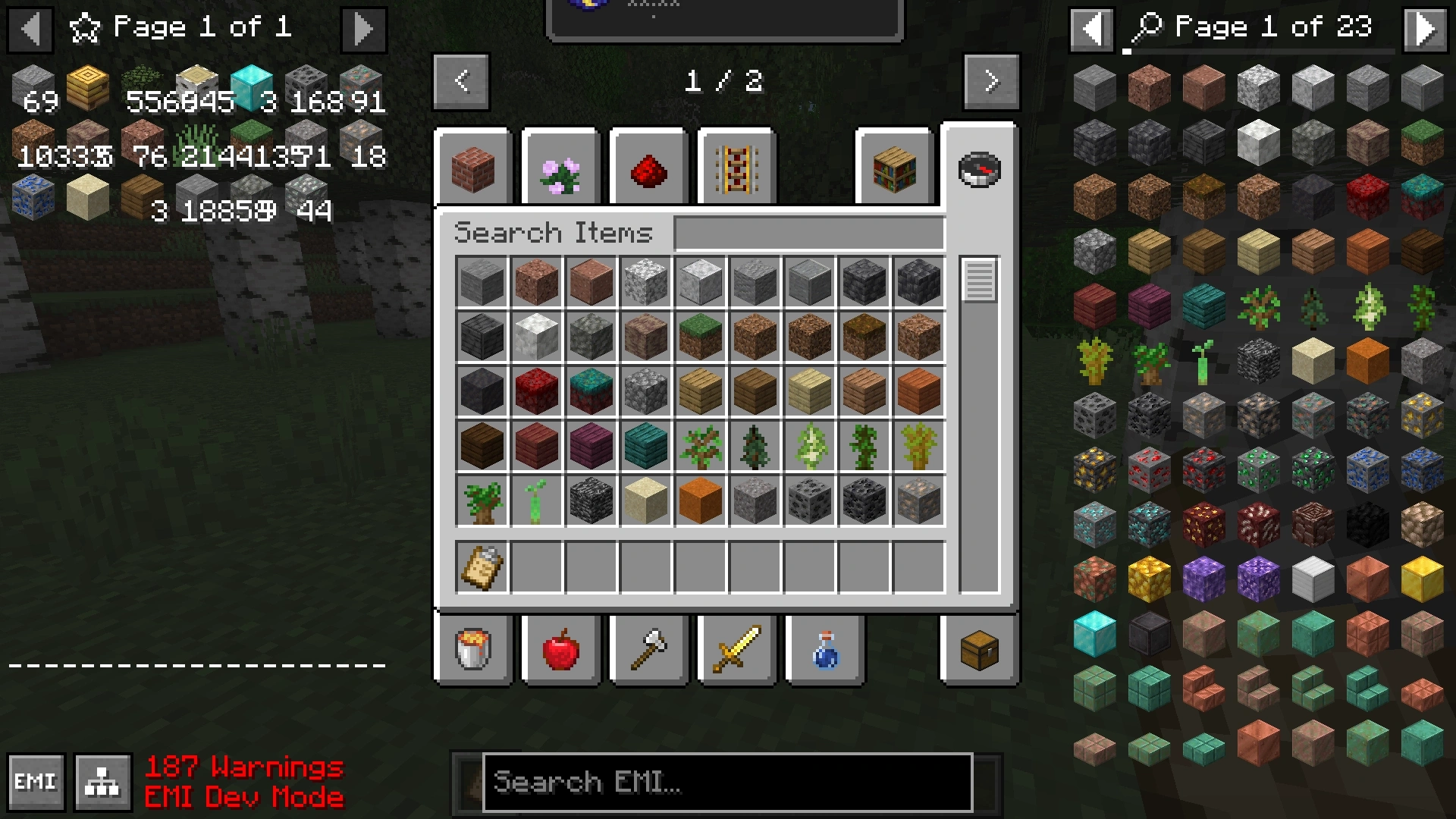Image resolution: width=1456 pixels, height=819 pixels.
Task: Open the bookshelf creative tab
Action: [x=894, y=168]
